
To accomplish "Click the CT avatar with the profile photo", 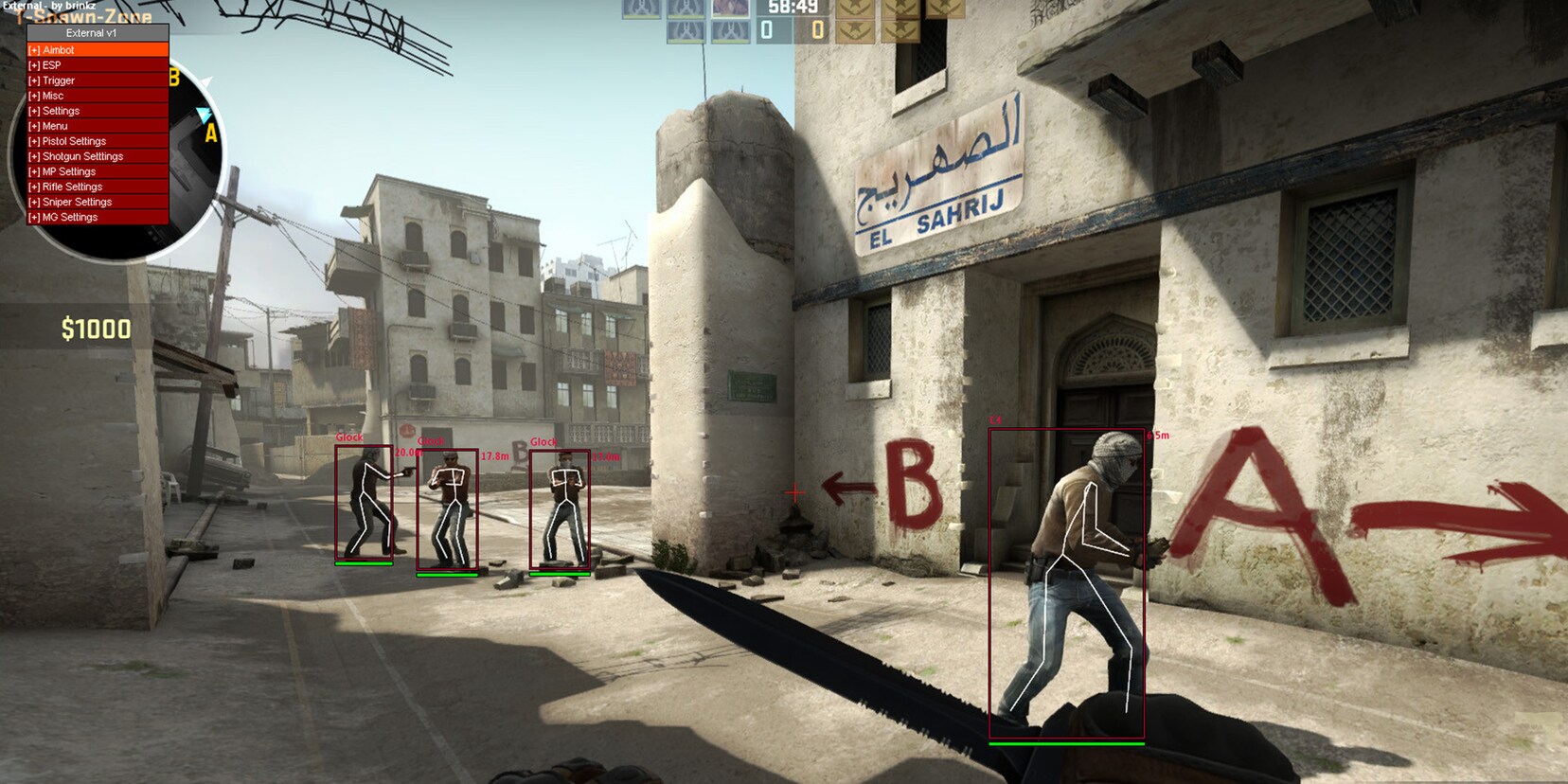I will [x=730, y=9].
